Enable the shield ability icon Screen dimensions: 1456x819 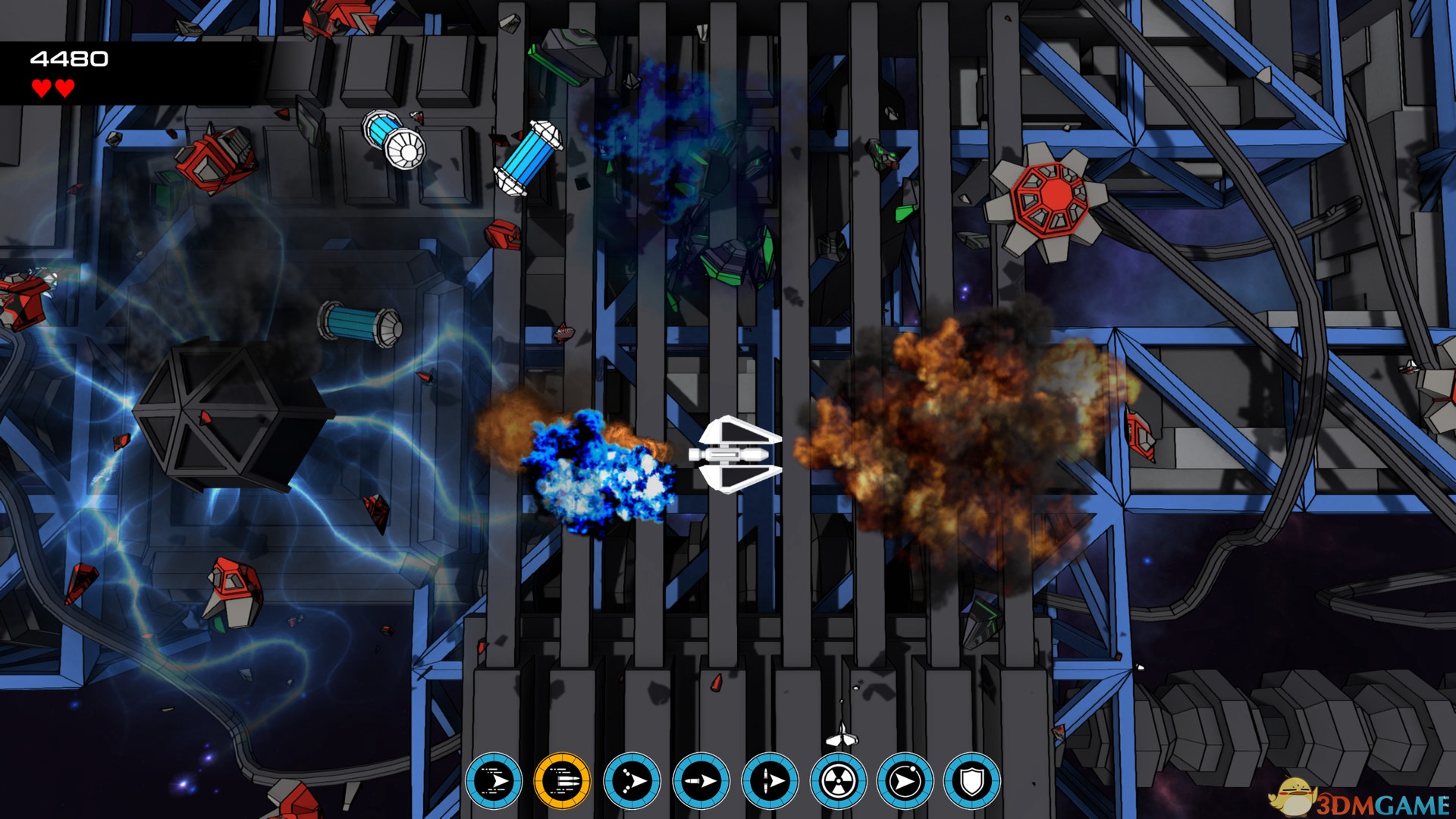972,780
